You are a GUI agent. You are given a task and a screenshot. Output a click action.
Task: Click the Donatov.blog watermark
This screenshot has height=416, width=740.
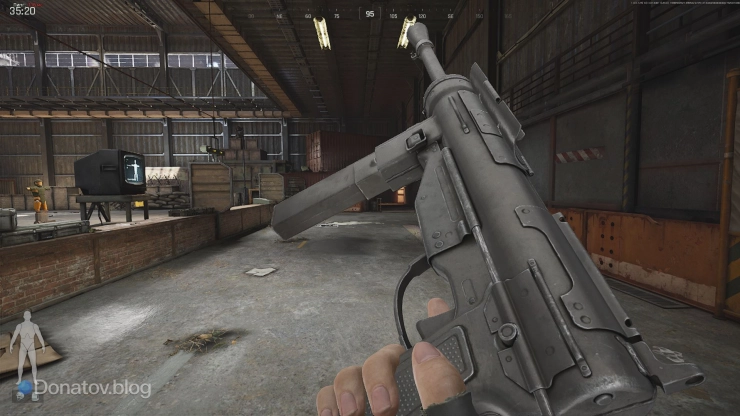click(92, 387)
